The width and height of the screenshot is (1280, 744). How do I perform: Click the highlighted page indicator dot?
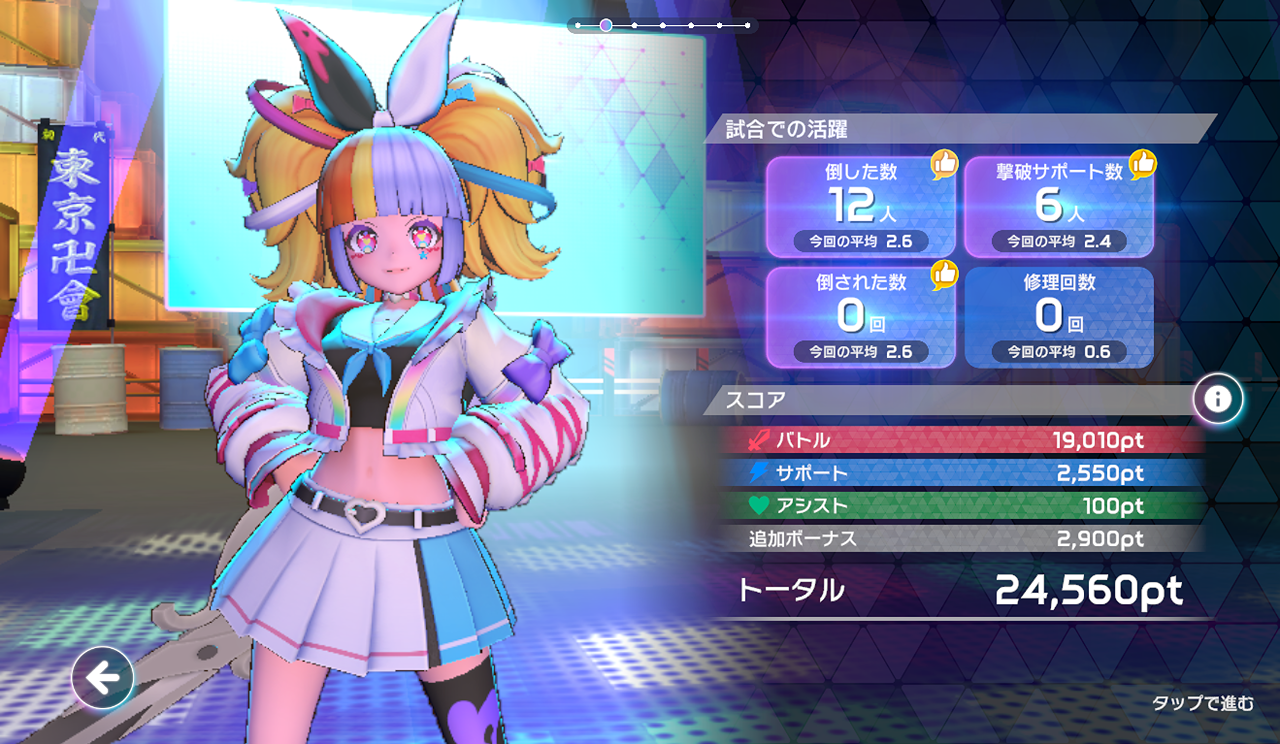(606, 25)
